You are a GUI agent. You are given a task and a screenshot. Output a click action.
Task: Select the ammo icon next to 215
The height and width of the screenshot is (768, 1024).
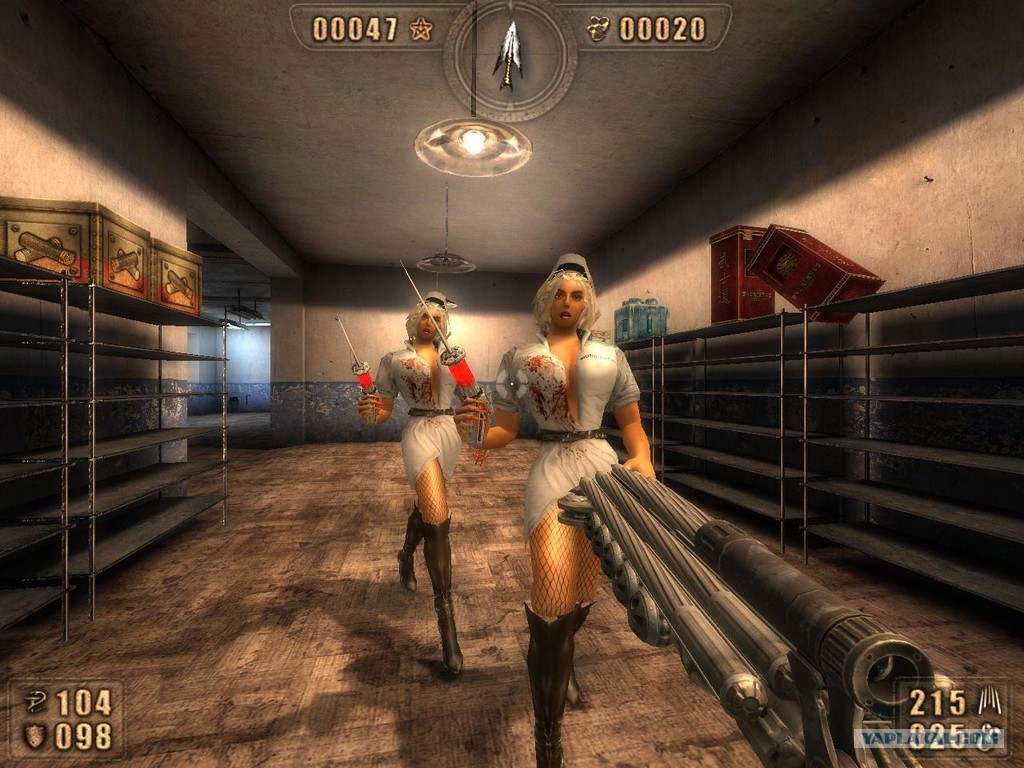[988, 701]
